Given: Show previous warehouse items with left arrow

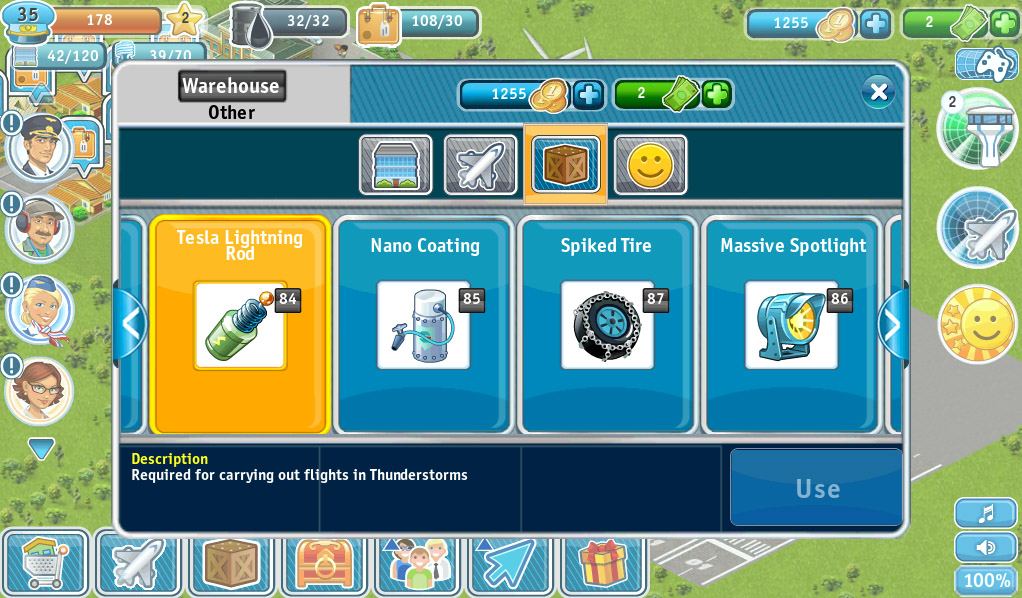Looking at the screenshot, I should pos(130,324).
